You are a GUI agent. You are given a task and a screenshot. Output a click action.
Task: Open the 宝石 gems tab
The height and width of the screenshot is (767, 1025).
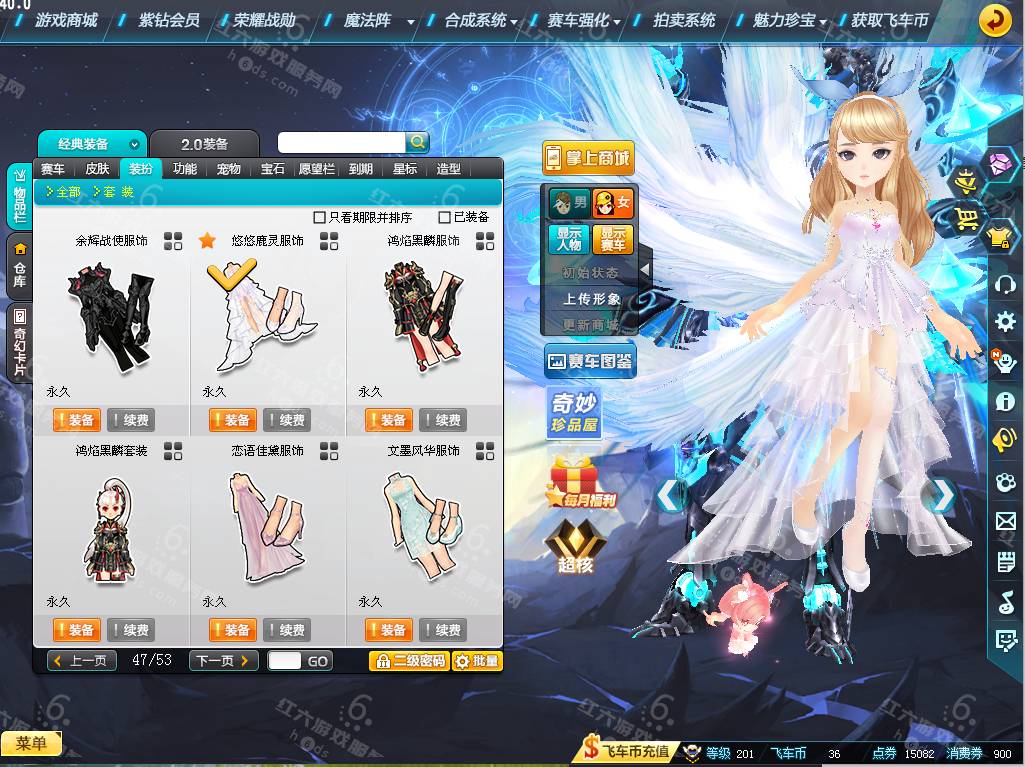click(x=272, y=169)
